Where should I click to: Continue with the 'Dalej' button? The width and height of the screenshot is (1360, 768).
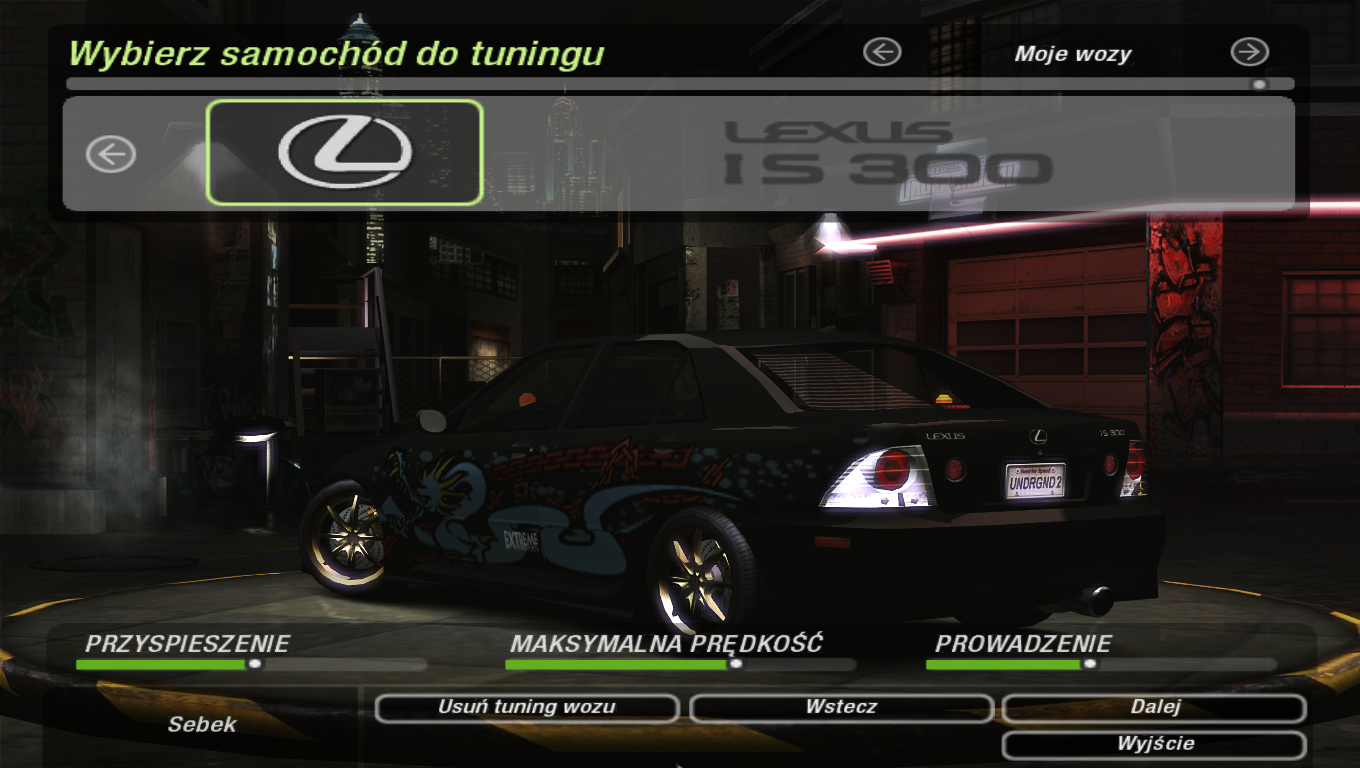click(1154, 708)
